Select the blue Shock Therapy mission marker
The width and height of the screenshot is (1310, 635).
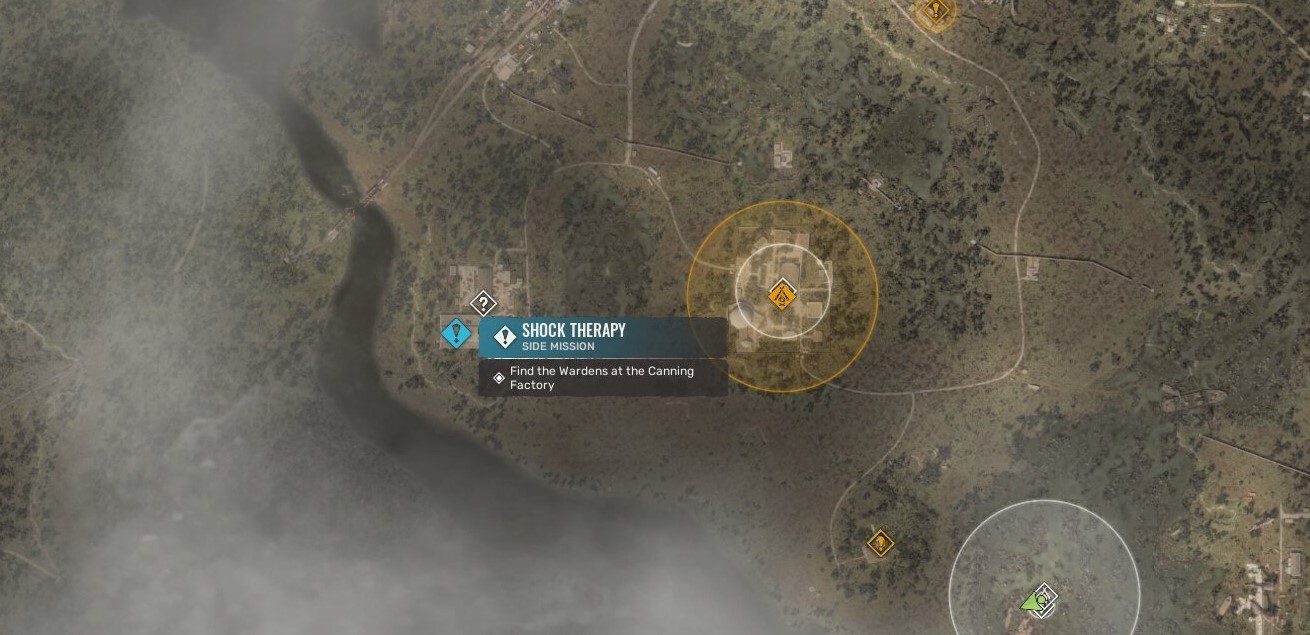coord(457,333)
